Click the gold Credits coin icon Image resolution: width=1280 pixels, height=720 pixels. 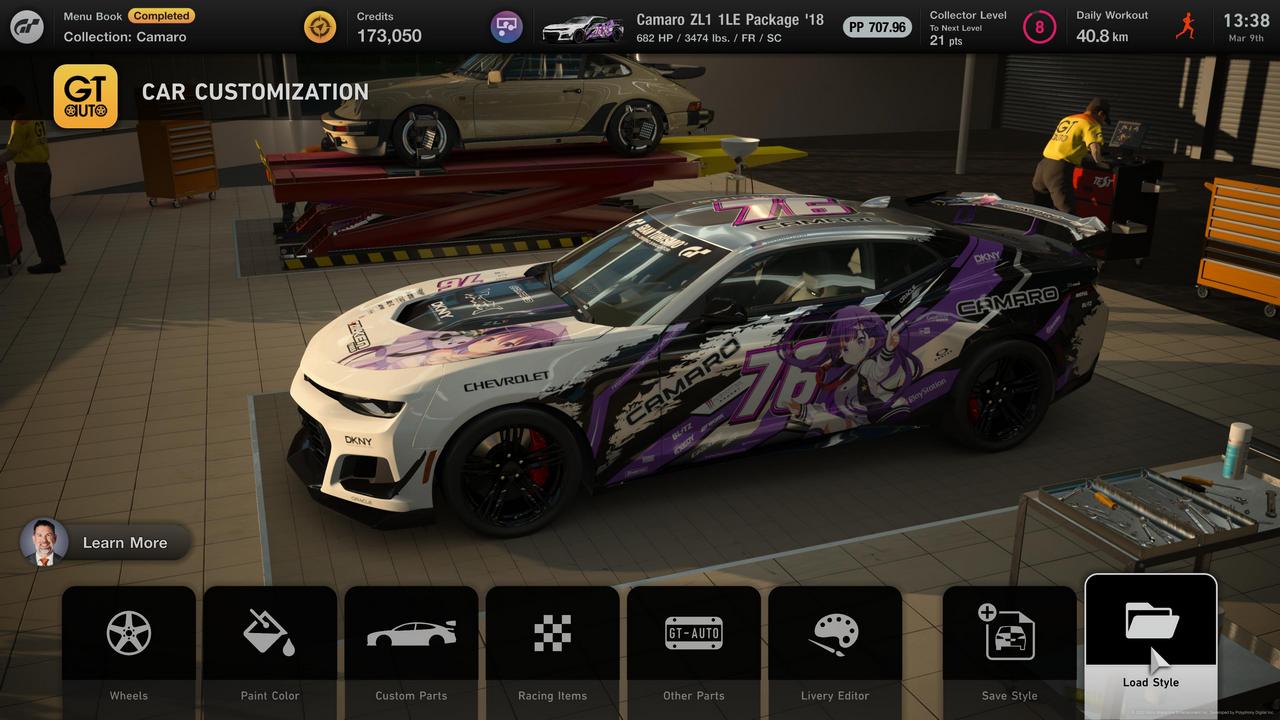320,27
